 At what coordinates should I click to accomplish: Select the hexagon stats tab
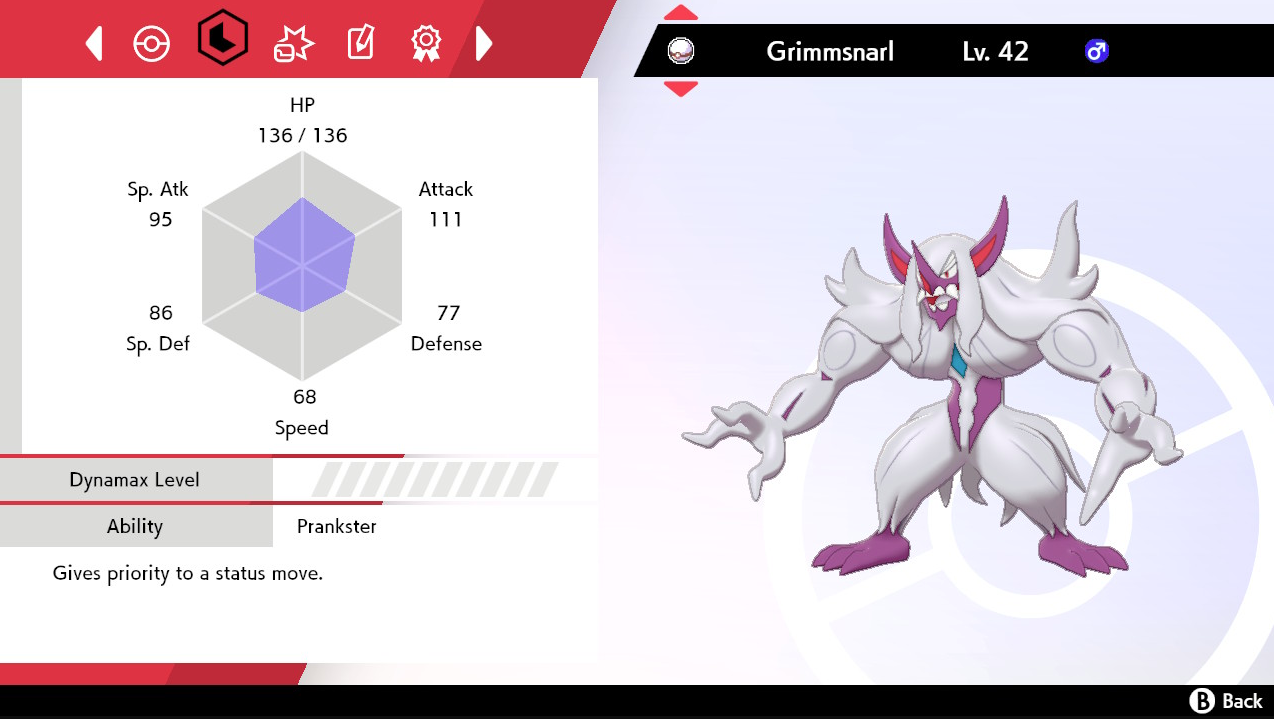coord(222,42)
